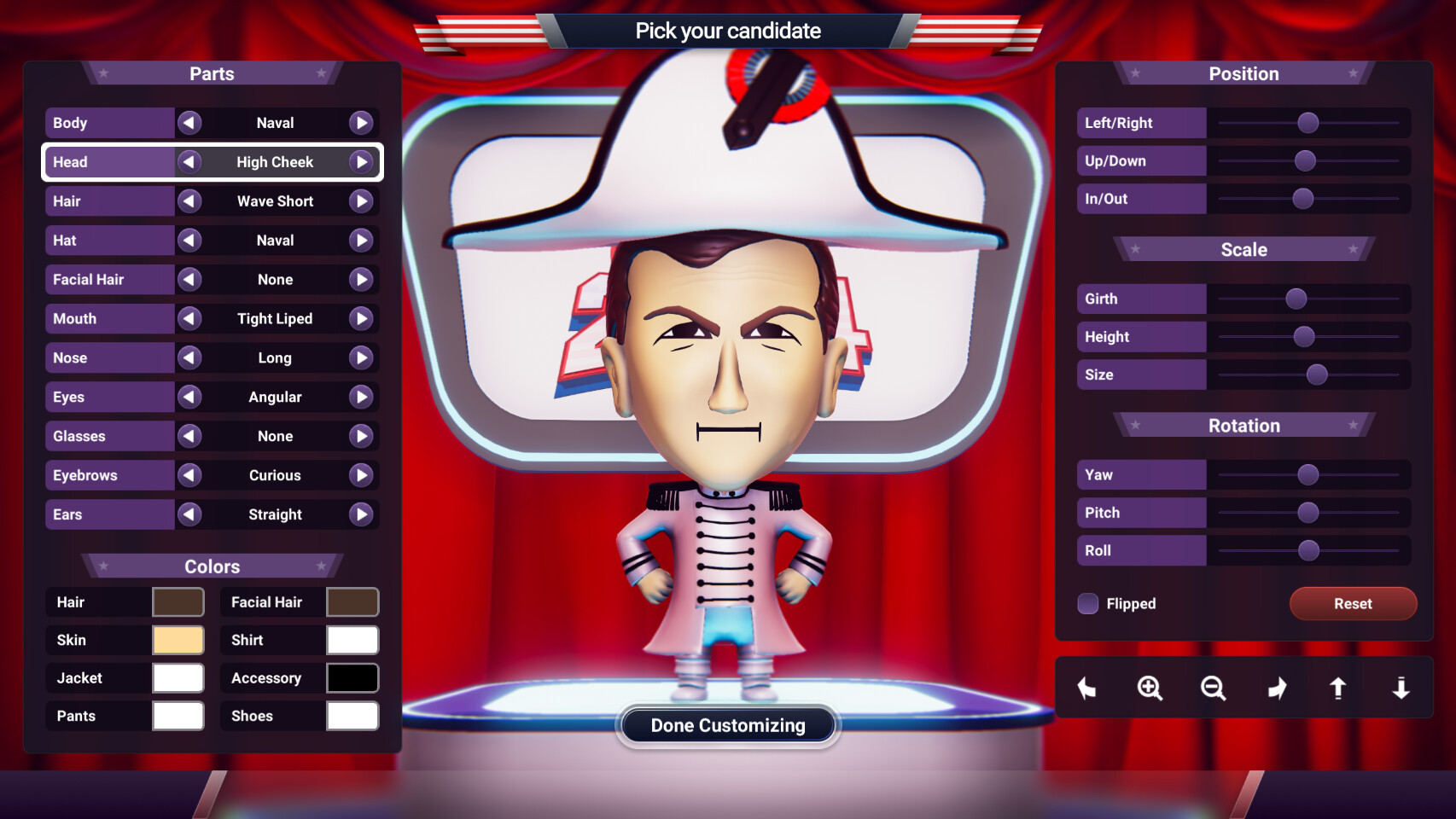Zoom in on the candidate
The width and height of the screenshot is (1456, 819).
tap(1150, 688)
